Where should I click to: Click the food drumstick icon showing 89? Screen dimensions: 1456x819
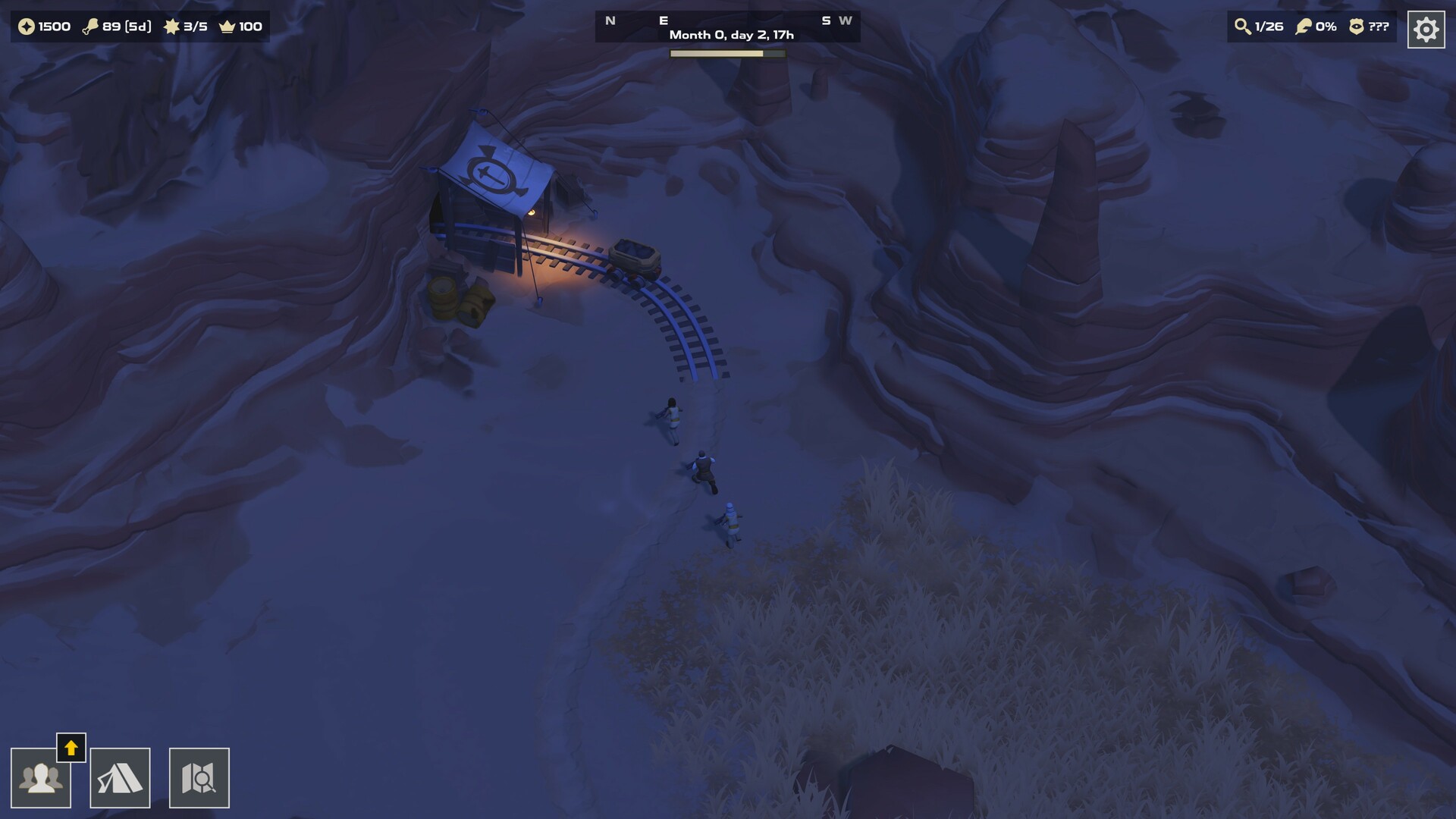93,27
